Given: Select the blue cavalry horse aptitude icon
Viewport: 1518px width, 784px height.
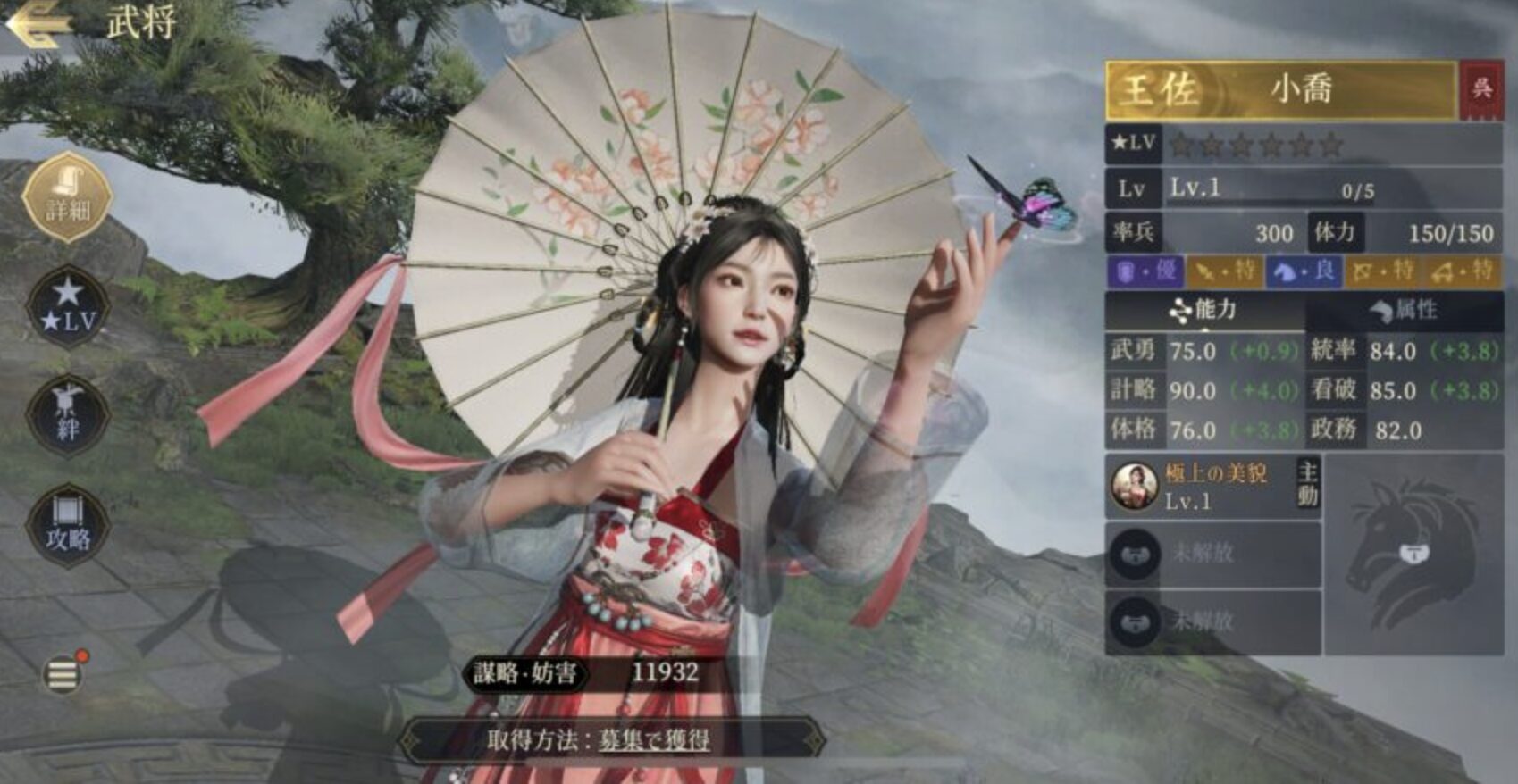Looking at the screenshot, I should pyautogui.click(x=1304, y=271).
